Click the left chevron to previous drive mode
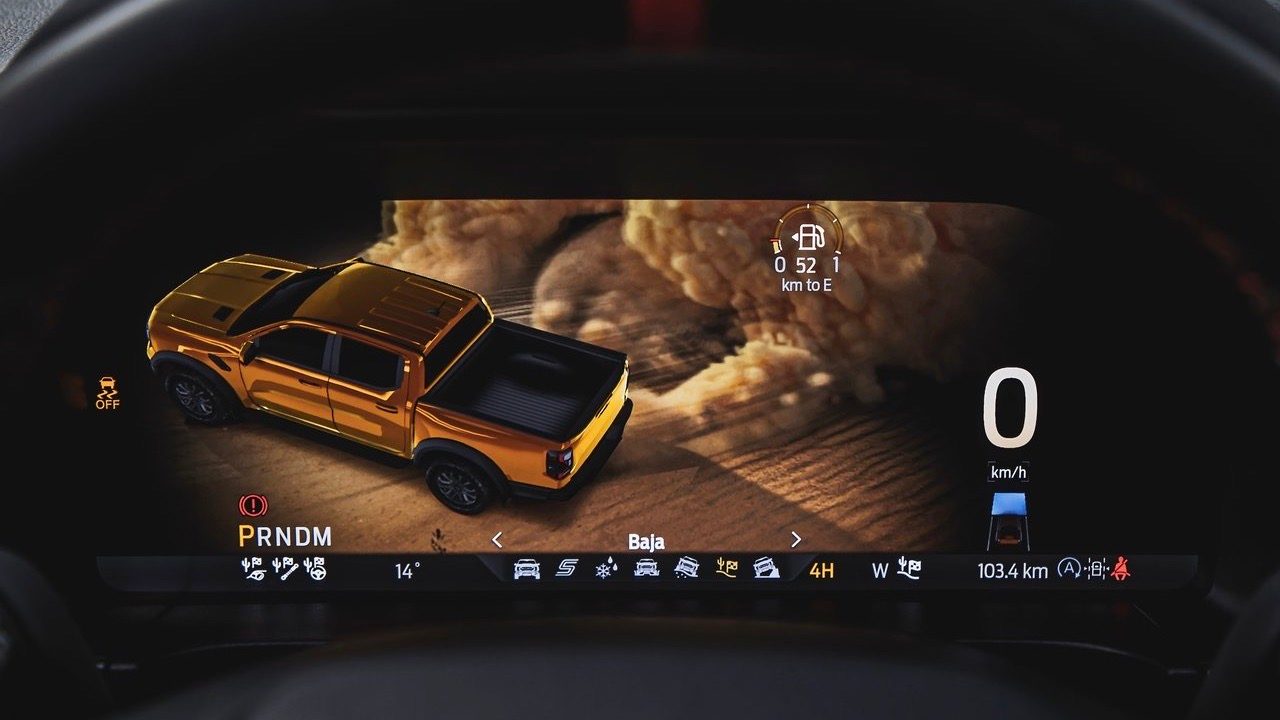The image size is (1280, 720). pyautogui.click(x=497, y=540)
